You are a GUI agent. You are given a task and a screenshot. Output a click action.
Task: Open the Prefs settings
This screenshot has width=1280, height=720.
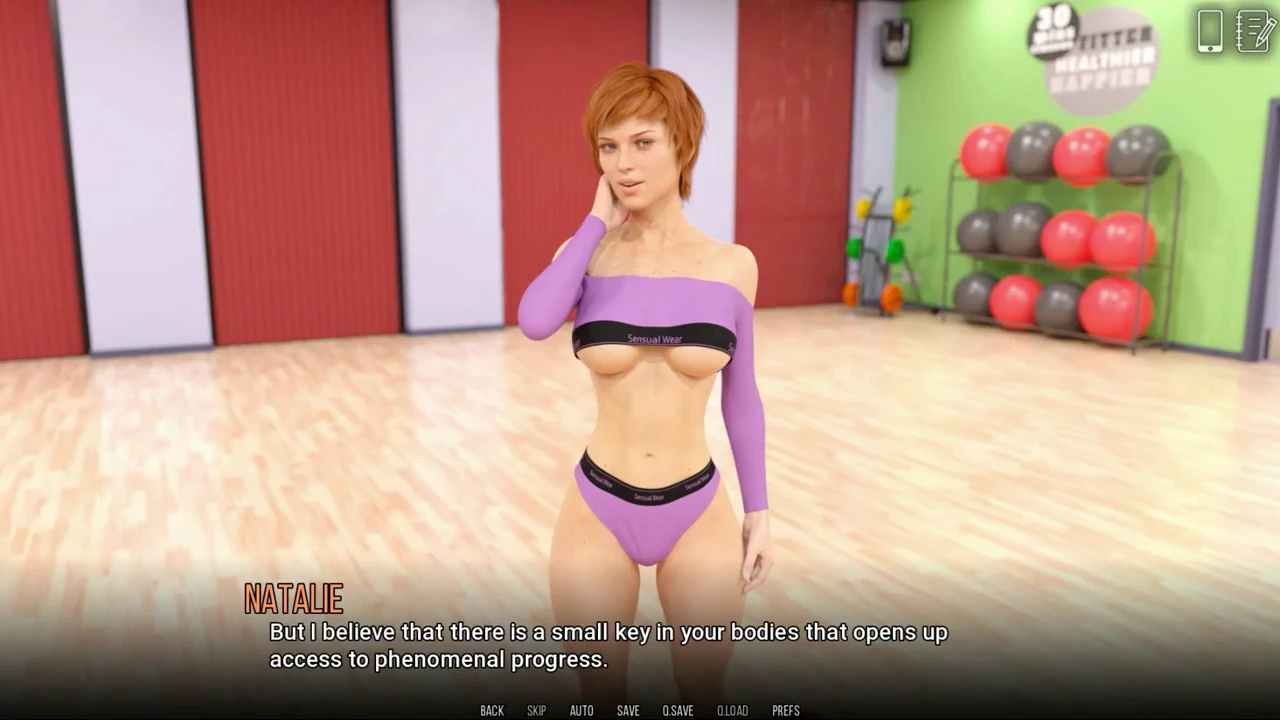785,711
